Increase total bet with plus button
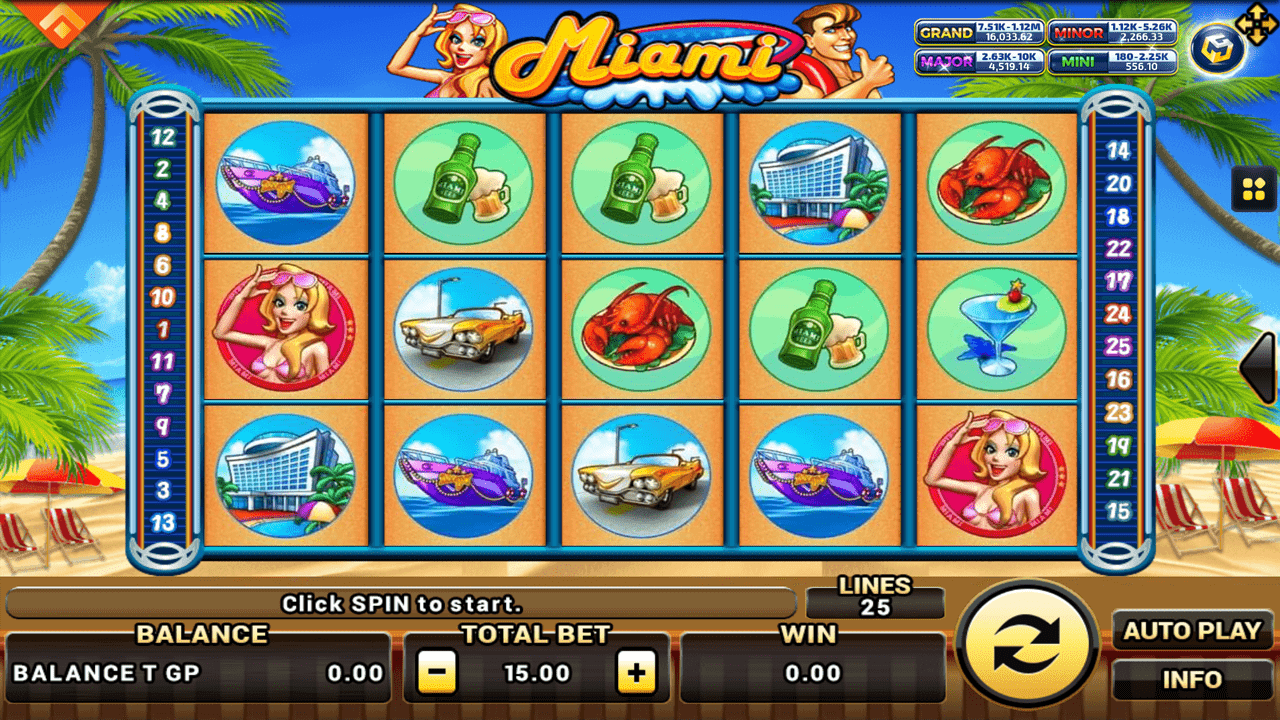Viewport: 1280px width, 720px height. click(636, 673)
